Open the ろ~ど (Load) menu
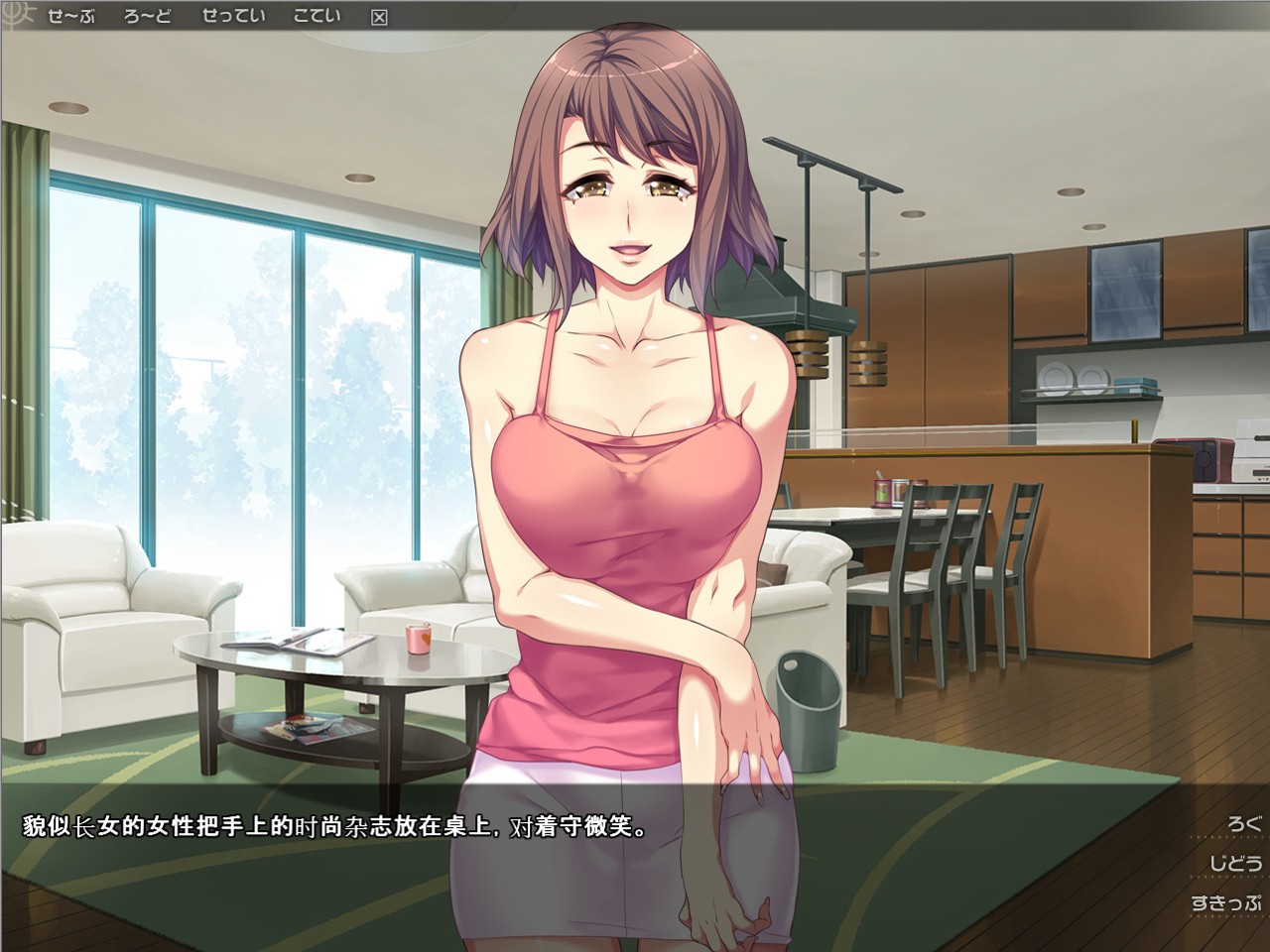 click(148, 16)
